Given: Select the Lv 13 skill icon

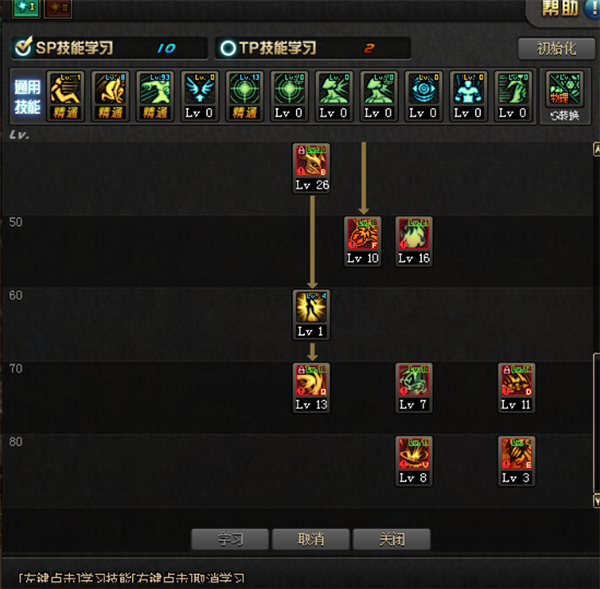Looking at the screenshot, I should click(312, 381).
